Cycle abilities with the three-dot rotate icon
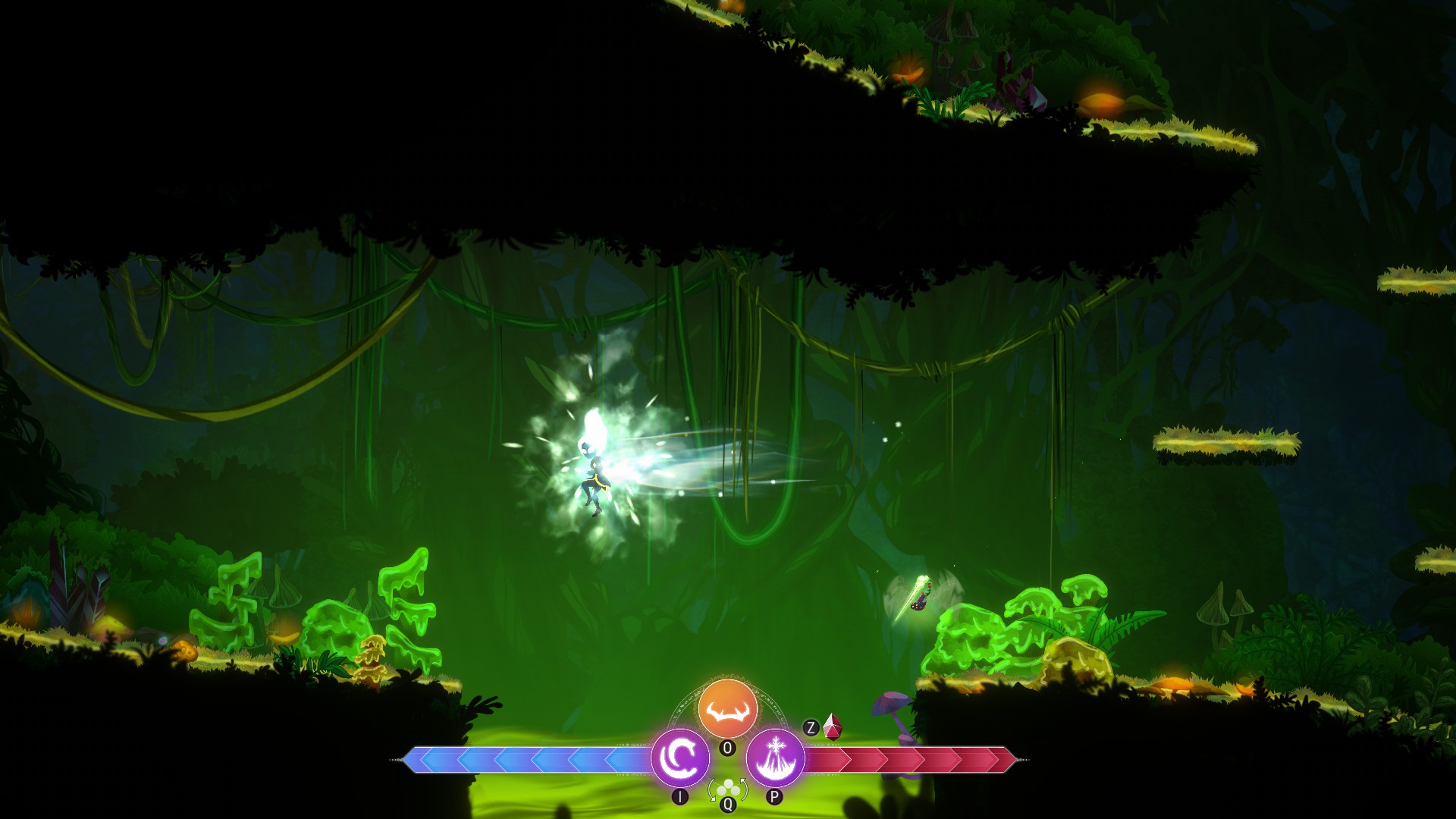 pos(727,789)
